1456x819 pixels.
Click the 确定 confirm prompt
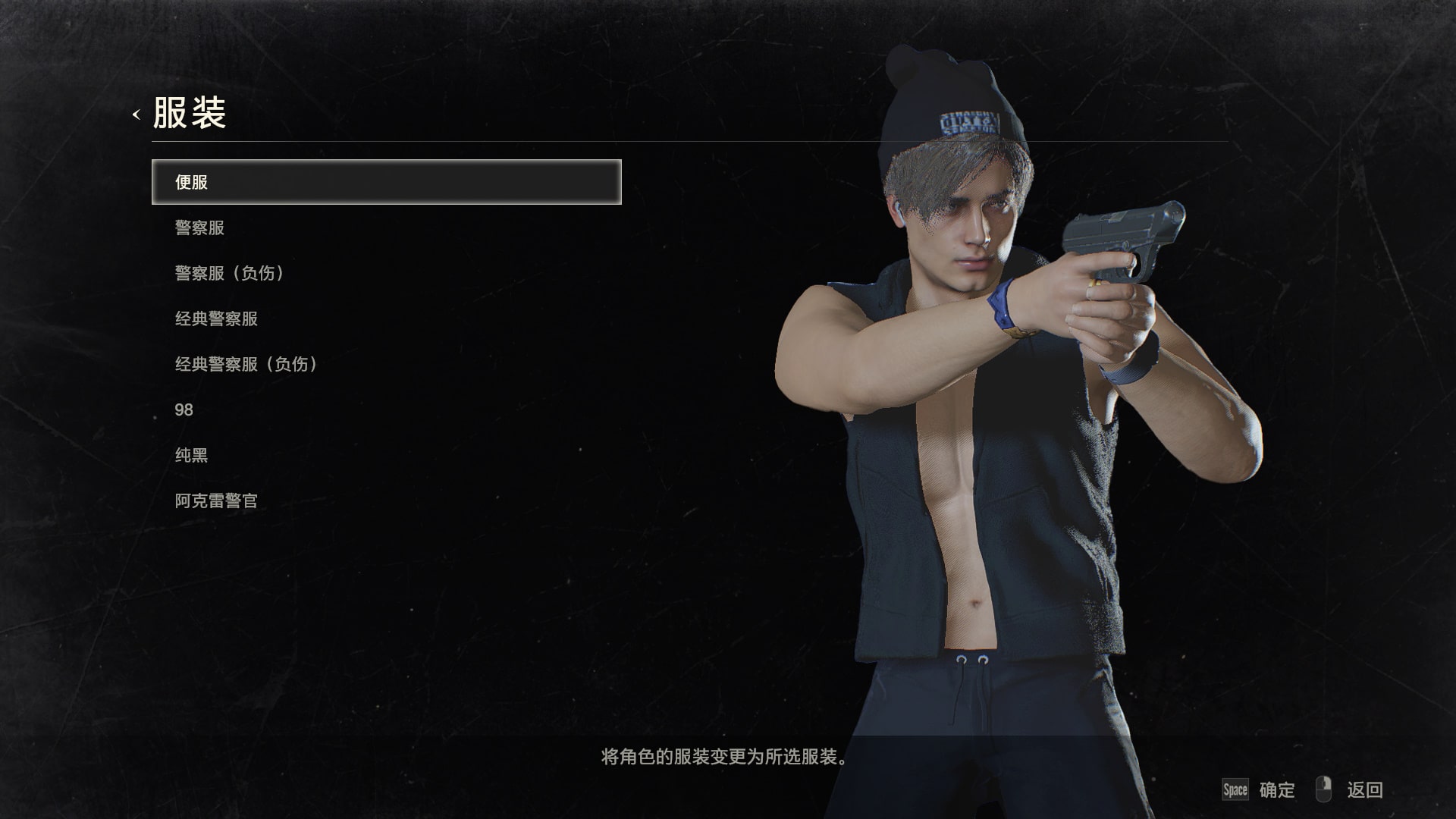pyautogui.click(x=1279, y=789)
